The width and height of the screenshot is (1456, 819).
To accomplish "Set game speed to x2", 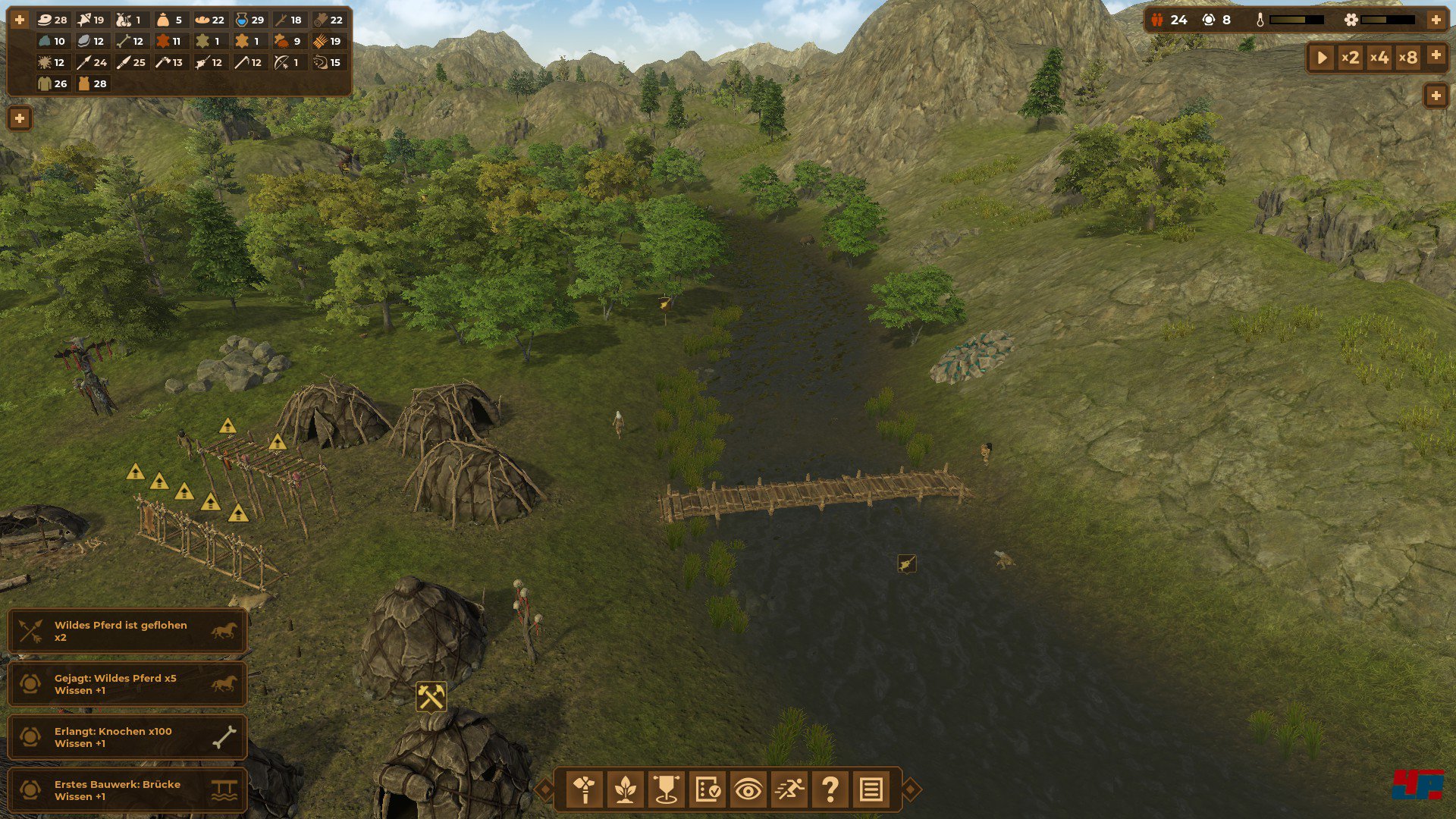I will point(1350,56).
